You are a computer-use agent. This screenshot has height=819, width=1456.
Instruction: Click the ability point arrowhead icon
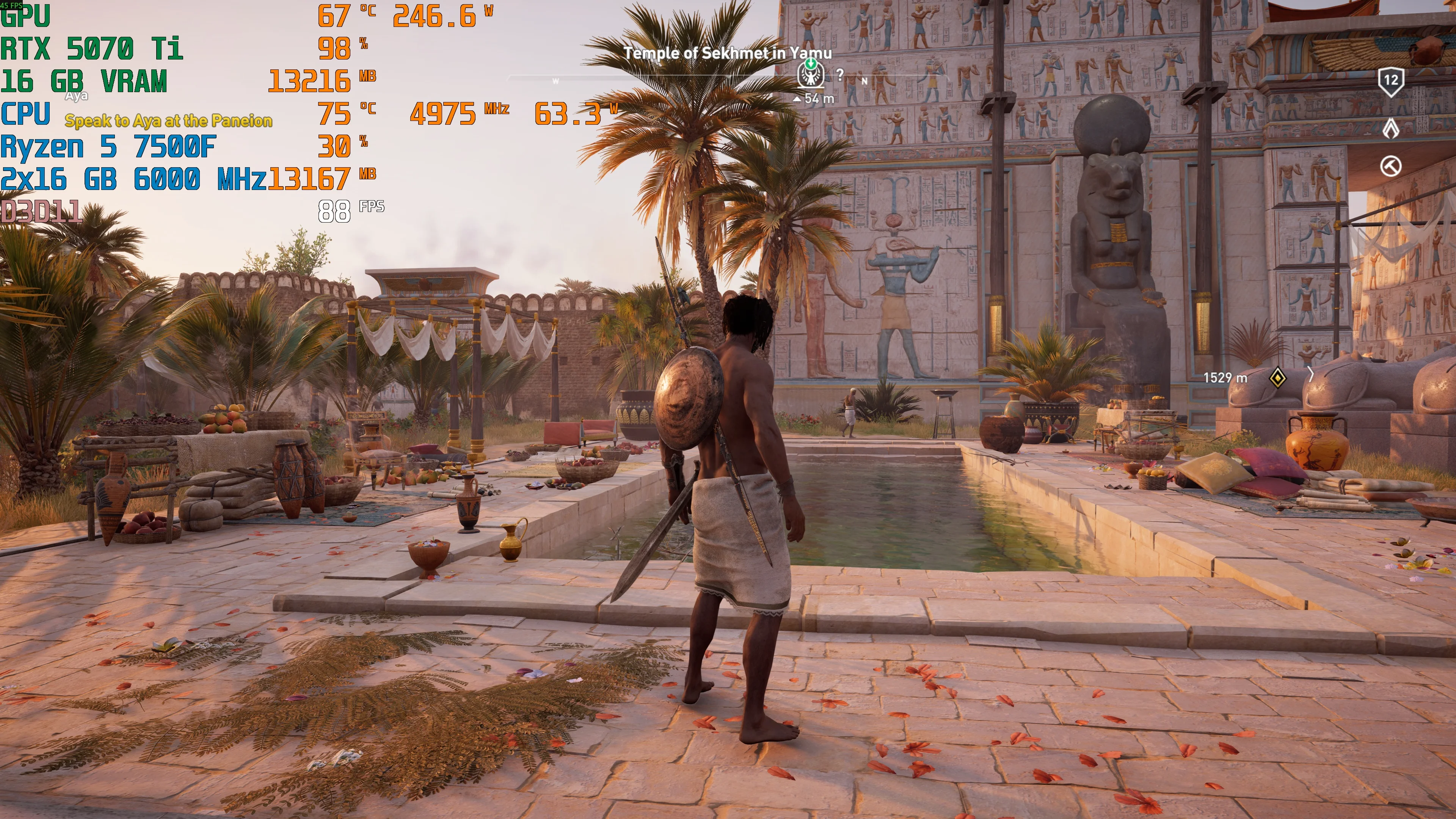coord(1390,128)
